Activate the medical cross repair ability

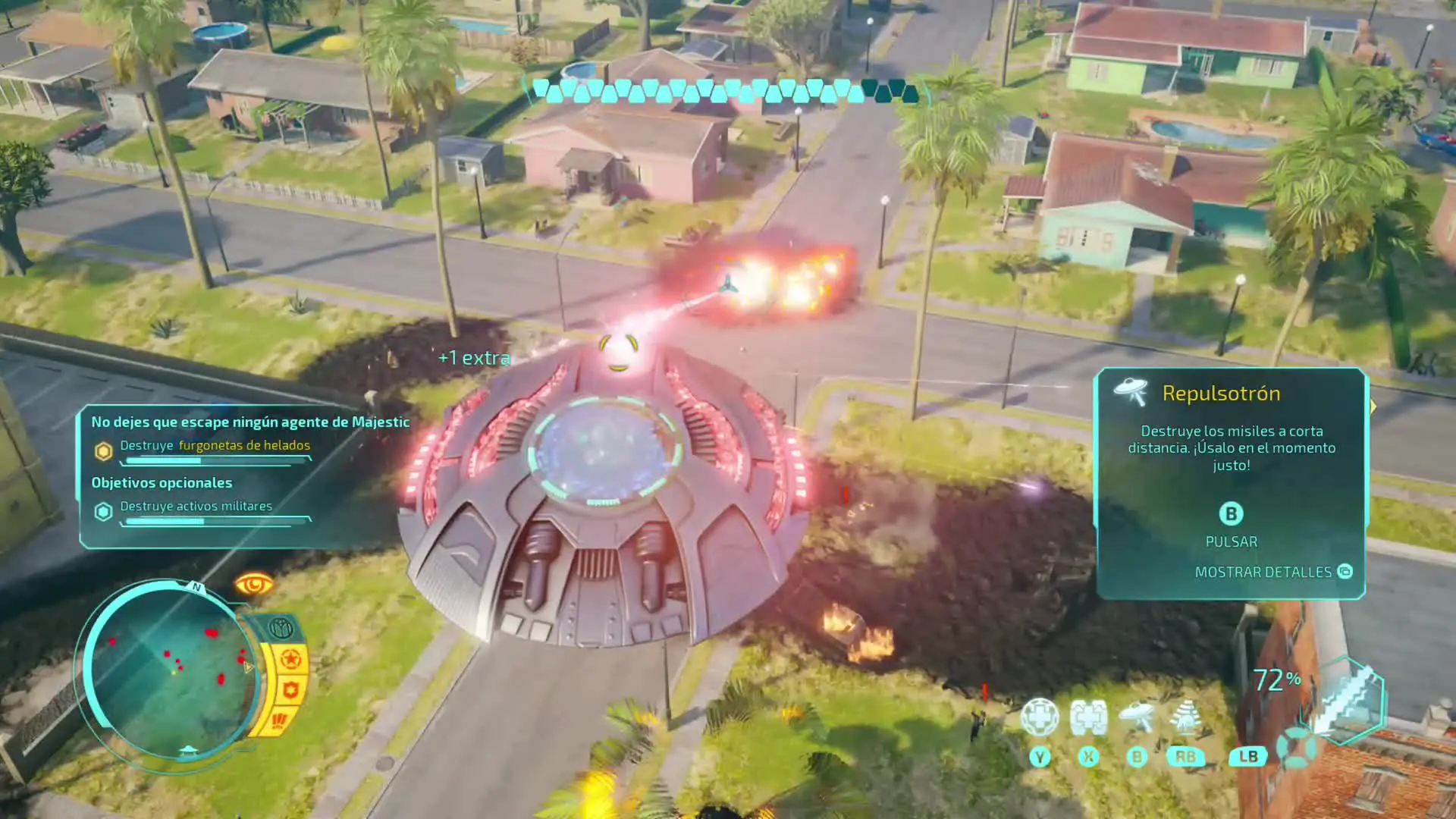pyautogui.click(x=1039, y=717)
